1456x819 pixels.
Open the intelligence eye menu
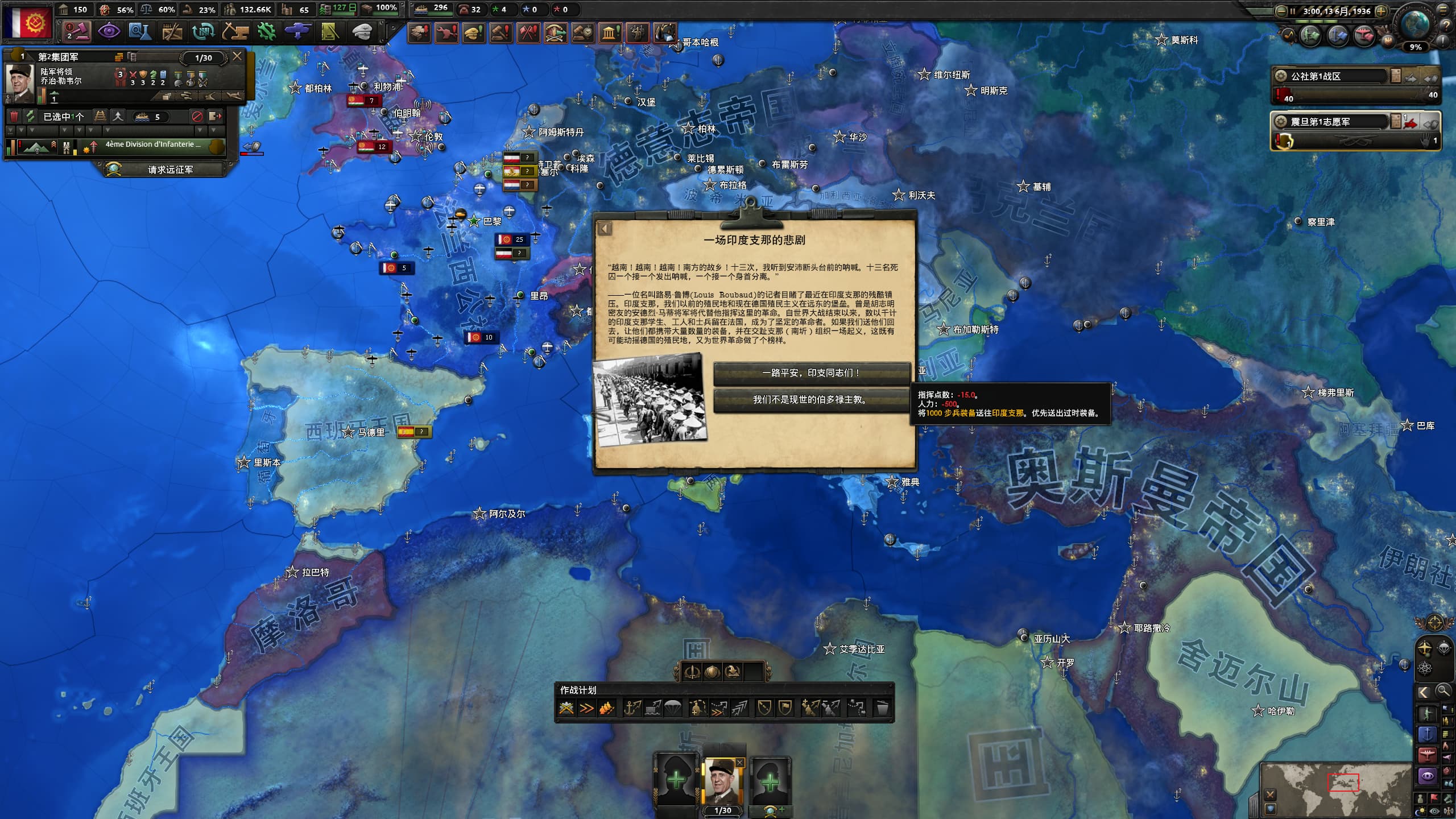click(108, 32)
